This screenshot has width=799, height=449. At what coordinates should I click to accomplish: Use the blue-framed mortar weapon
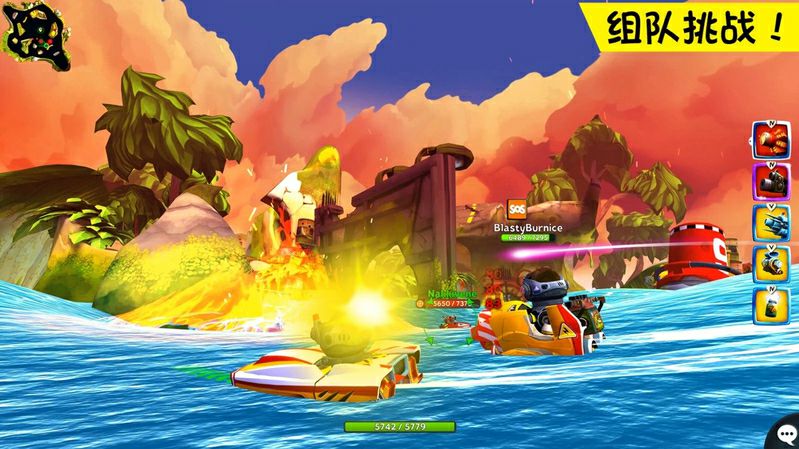coord(770,263)
